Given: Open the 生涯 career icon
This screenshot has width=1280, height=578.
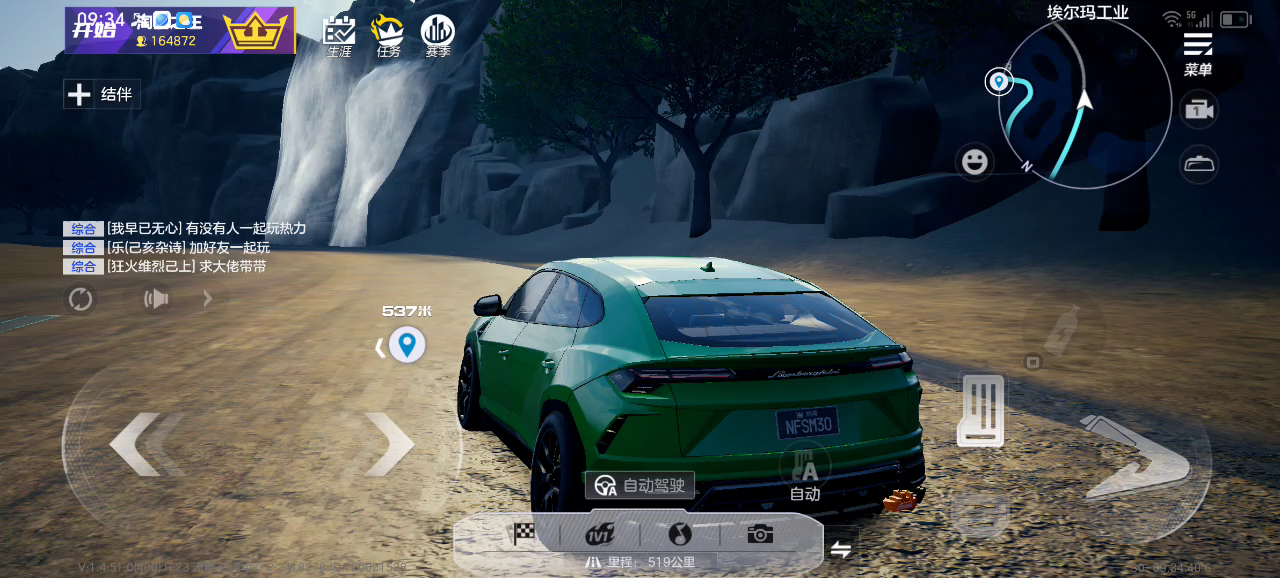Looking at the screenshot, I should [x=340, y=36].
